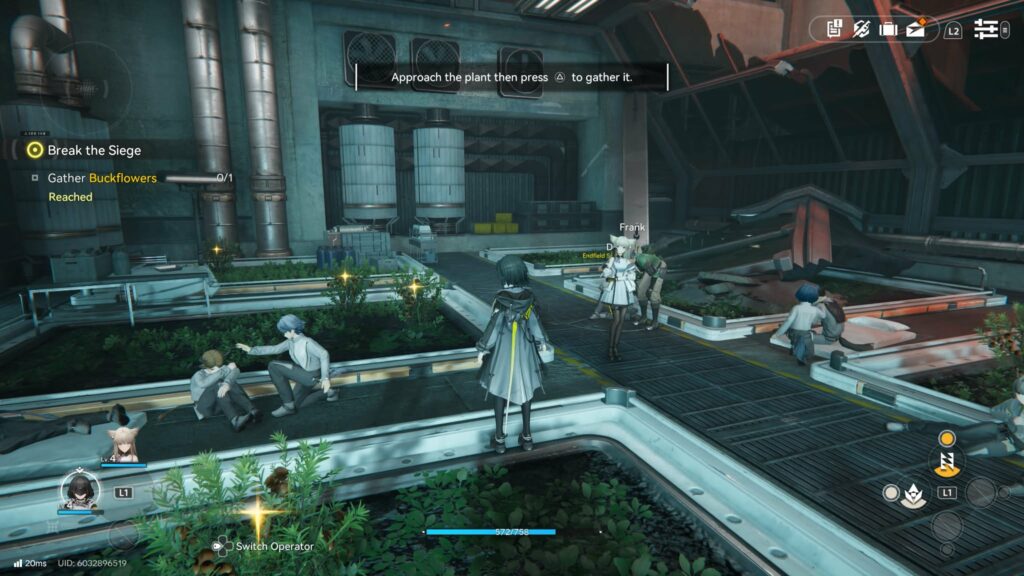1024x576 pixels.
Task: Open the briefcase backpack icon
Action: tap(888, 30)
